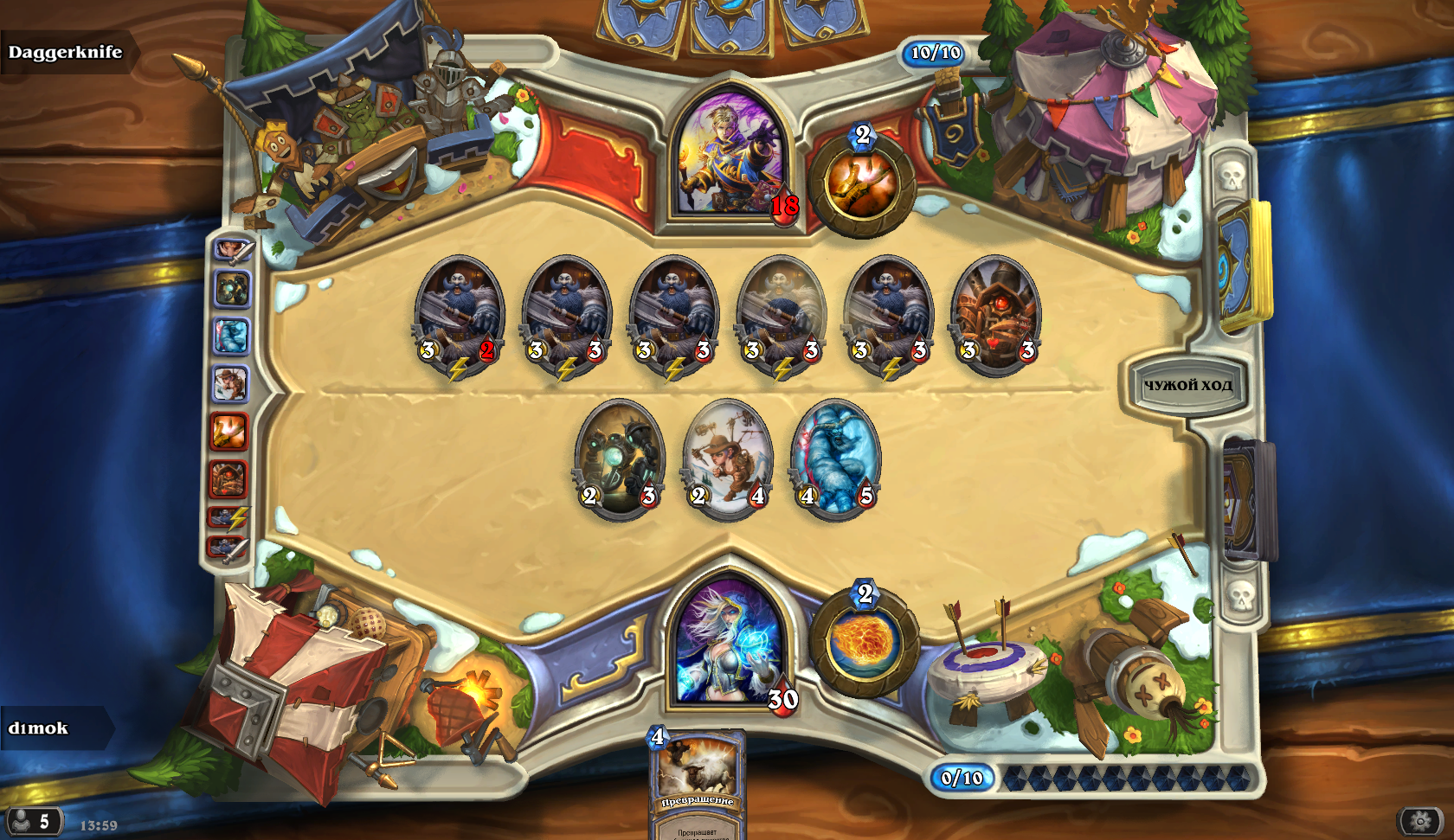
Task: Click the "чужой ход" end turn button
Action: pyautogui.click(x=1187, y=385)
